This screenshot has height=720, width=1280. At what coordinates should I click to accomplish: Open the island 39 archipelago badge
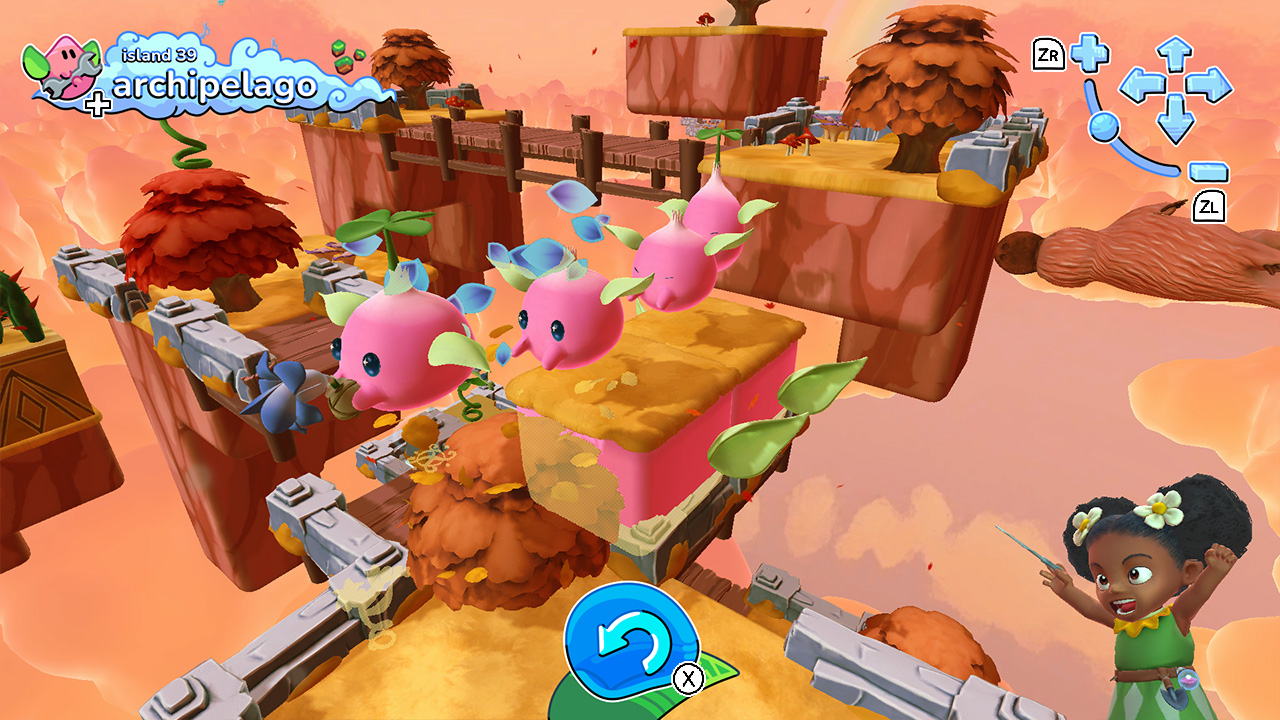[x=200, y=76]
